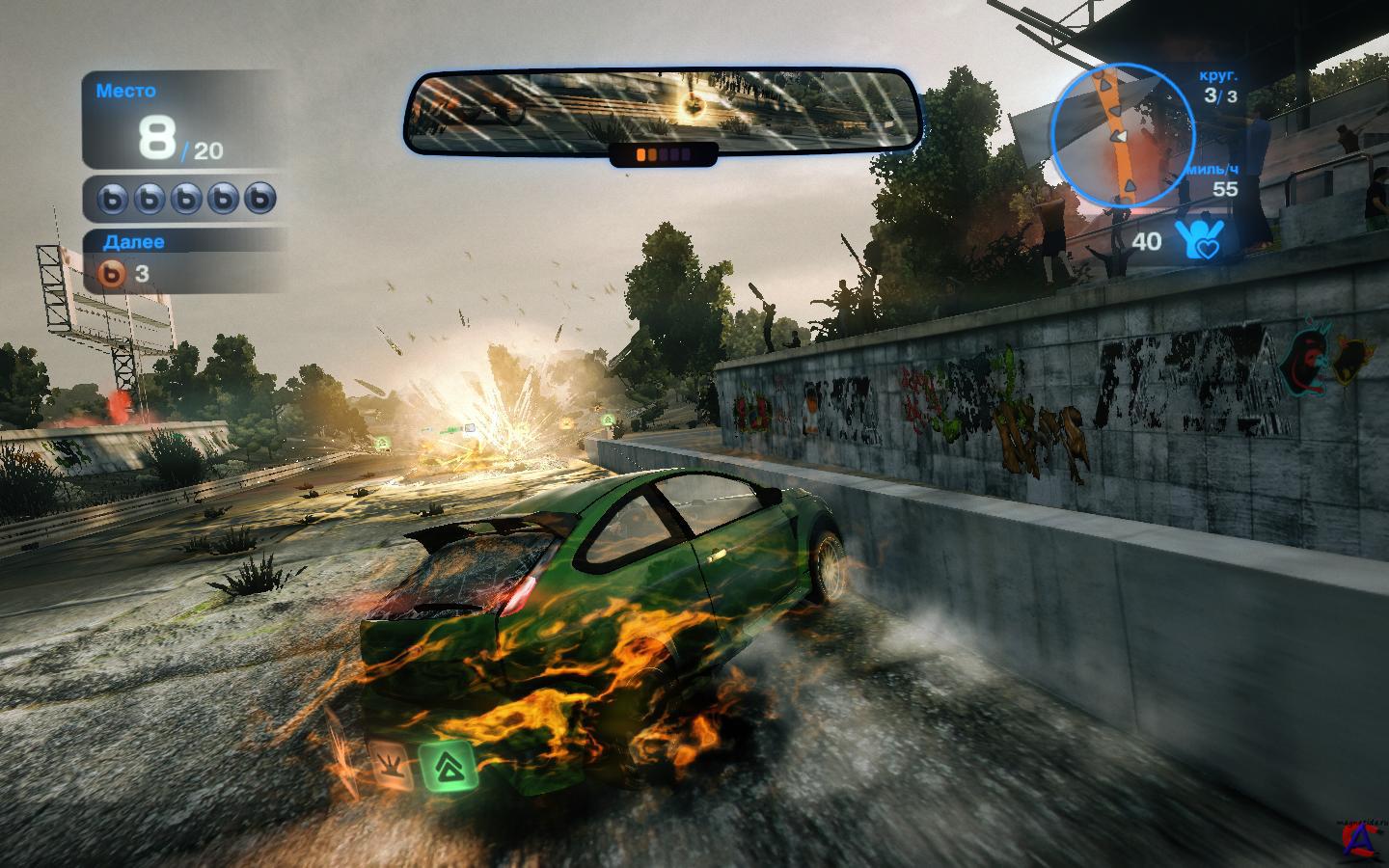This screenshot has height=868, width=1389.
Task: Select the green nitro power-up slot
Action: tap(445, 766)
